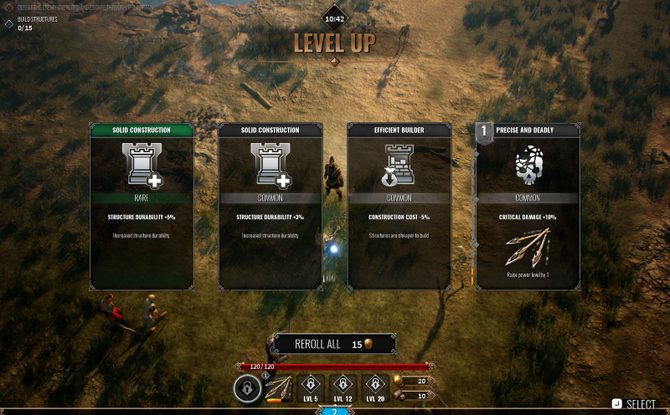The width and height of the screenshot is (670, 415).
Task: Pick the Common Solid Construction card
Action: point(270,207)
